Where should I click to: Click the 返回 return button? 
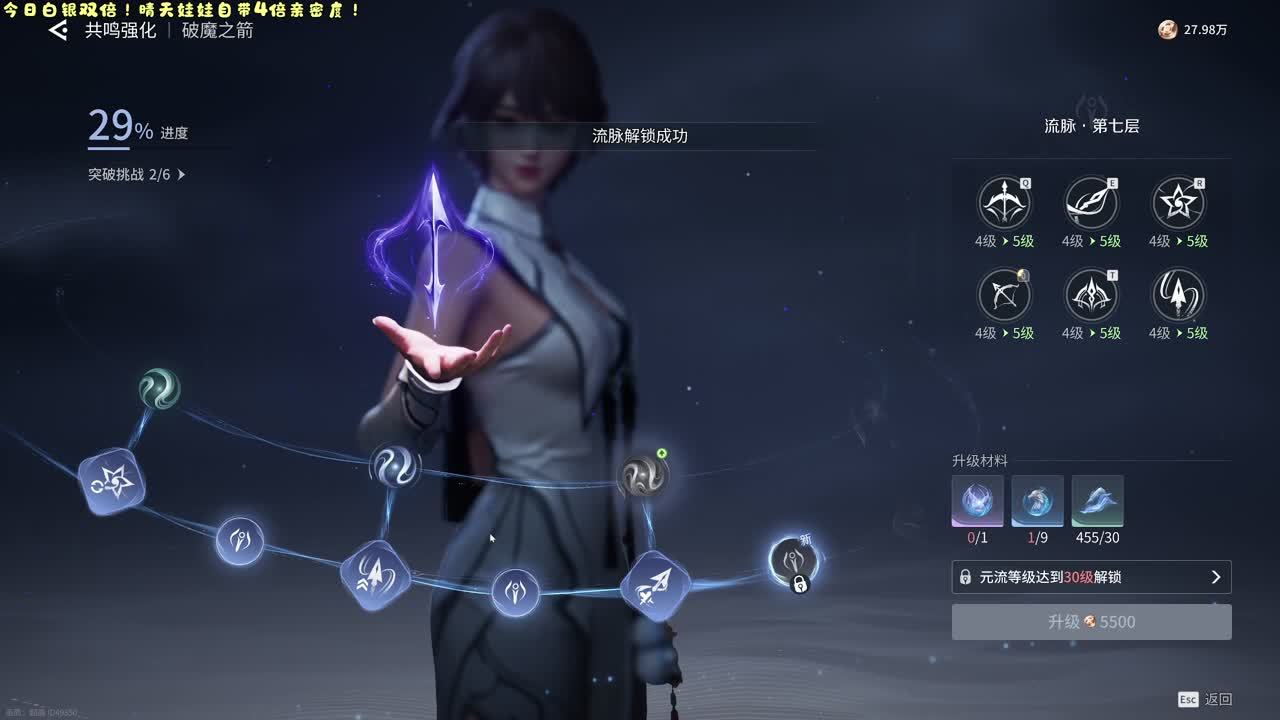tap(1206, 699)
